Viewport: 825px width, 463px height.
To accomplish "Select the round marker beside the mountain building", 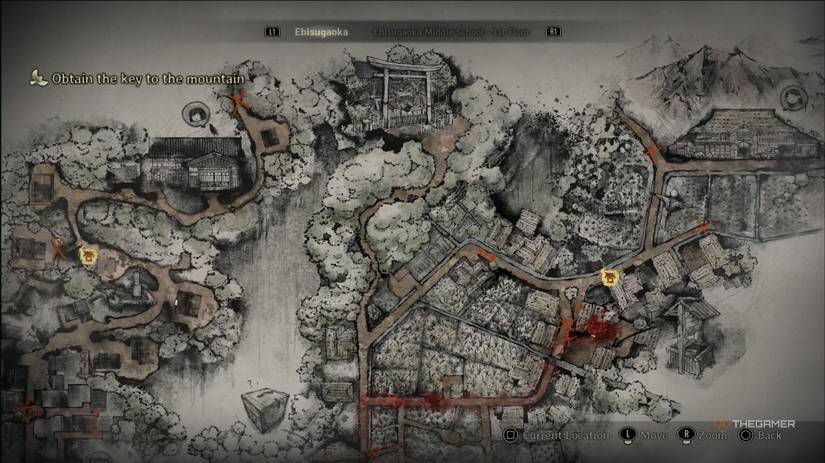I will click(794, 97).
